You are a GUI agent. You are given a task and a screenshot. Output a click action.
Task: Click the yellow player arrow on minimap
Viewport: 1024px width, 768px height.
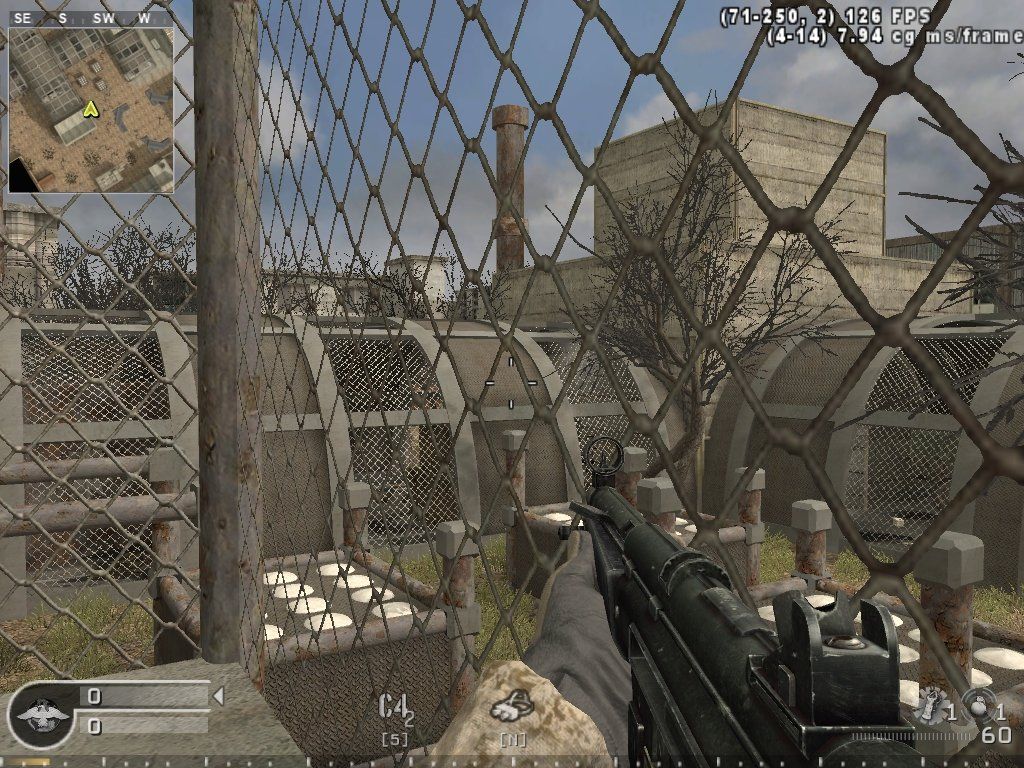91,109
